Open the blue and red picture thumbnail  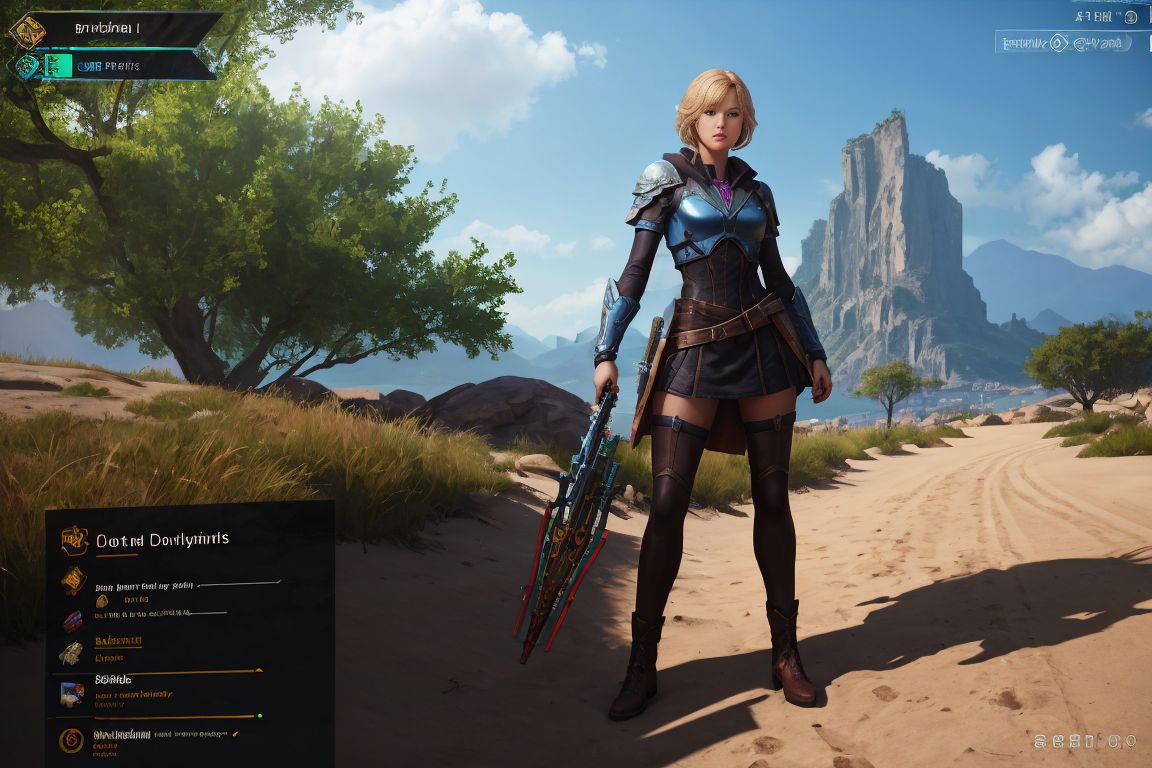tap(71, 694)
